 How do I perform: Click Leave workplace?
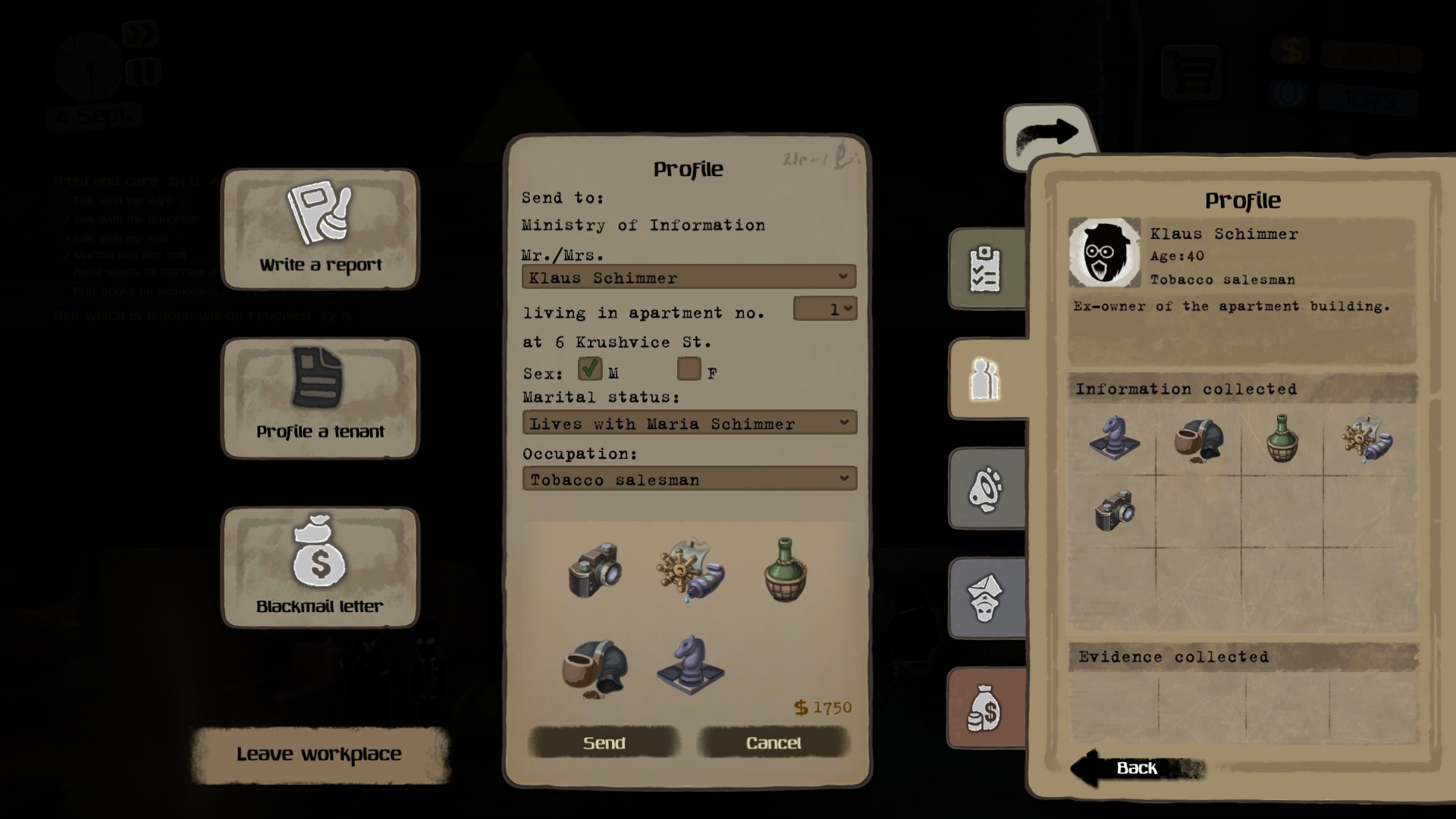pos(319,754)
